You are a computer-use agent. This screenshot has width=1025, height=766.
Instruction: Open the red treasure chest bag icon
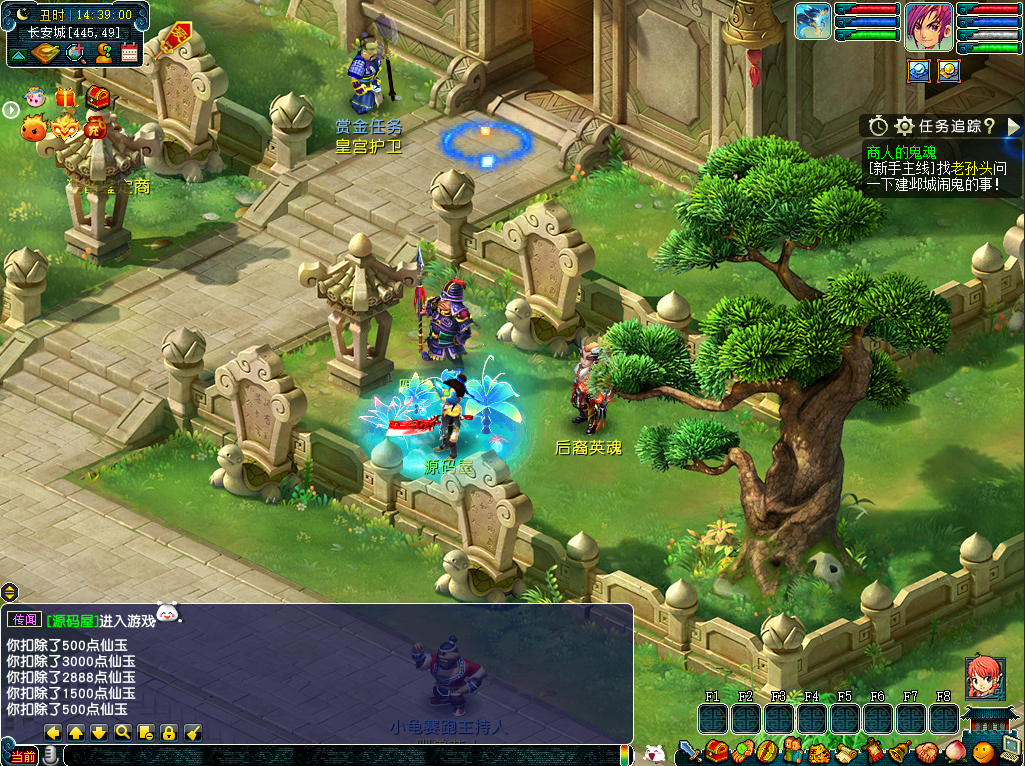(715, 751)
